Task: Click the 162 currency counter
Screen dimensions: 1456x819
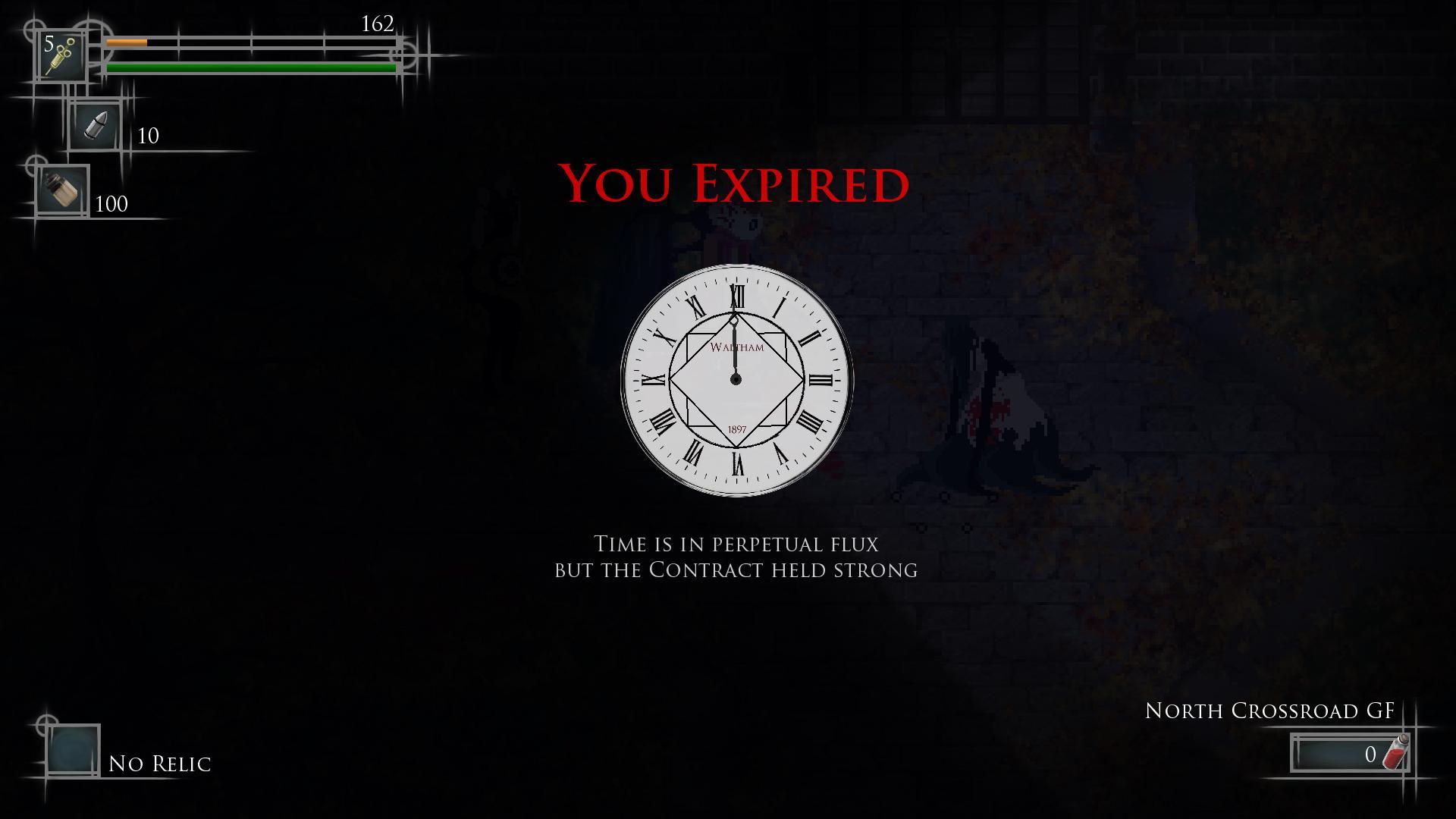Action: (377, 24)
